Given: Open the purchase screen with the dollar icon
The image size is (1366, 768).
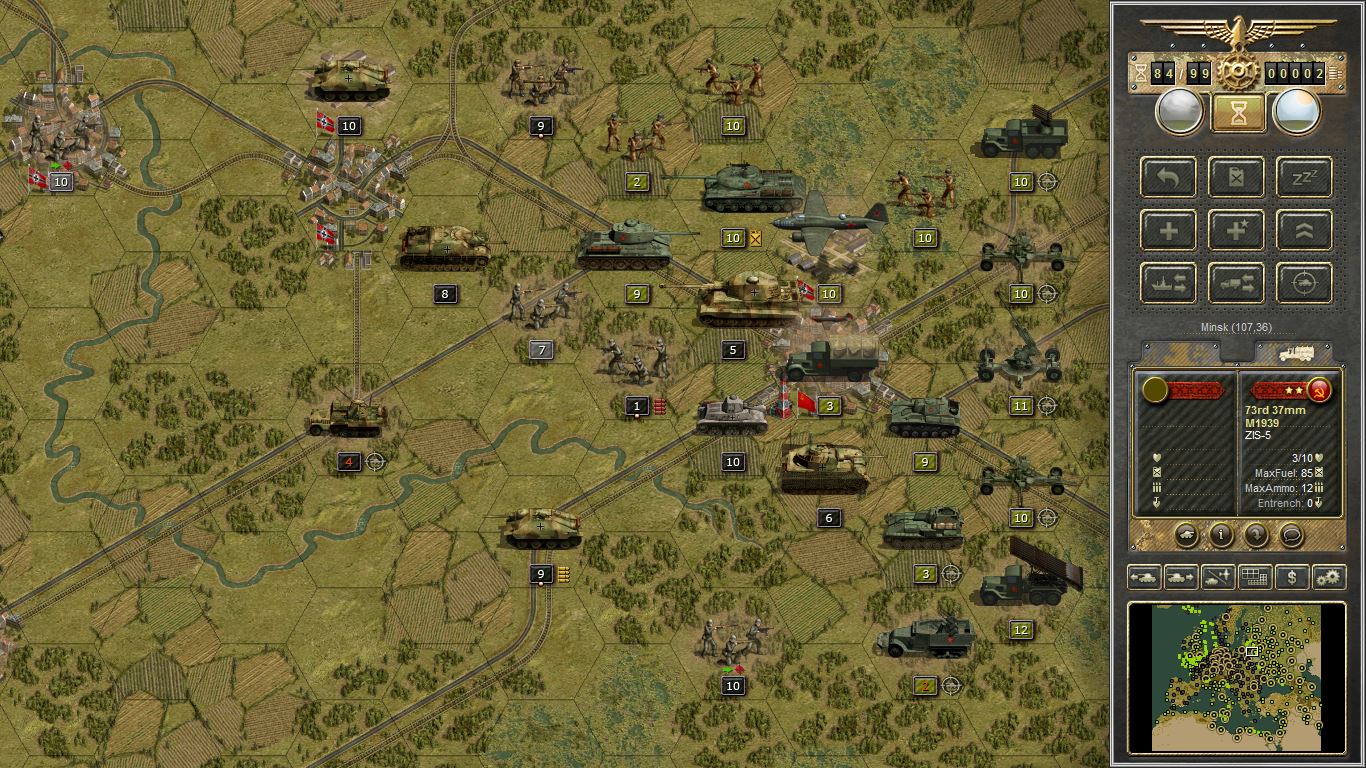Looking at the screenshot, I should [x=1290, y=577].
